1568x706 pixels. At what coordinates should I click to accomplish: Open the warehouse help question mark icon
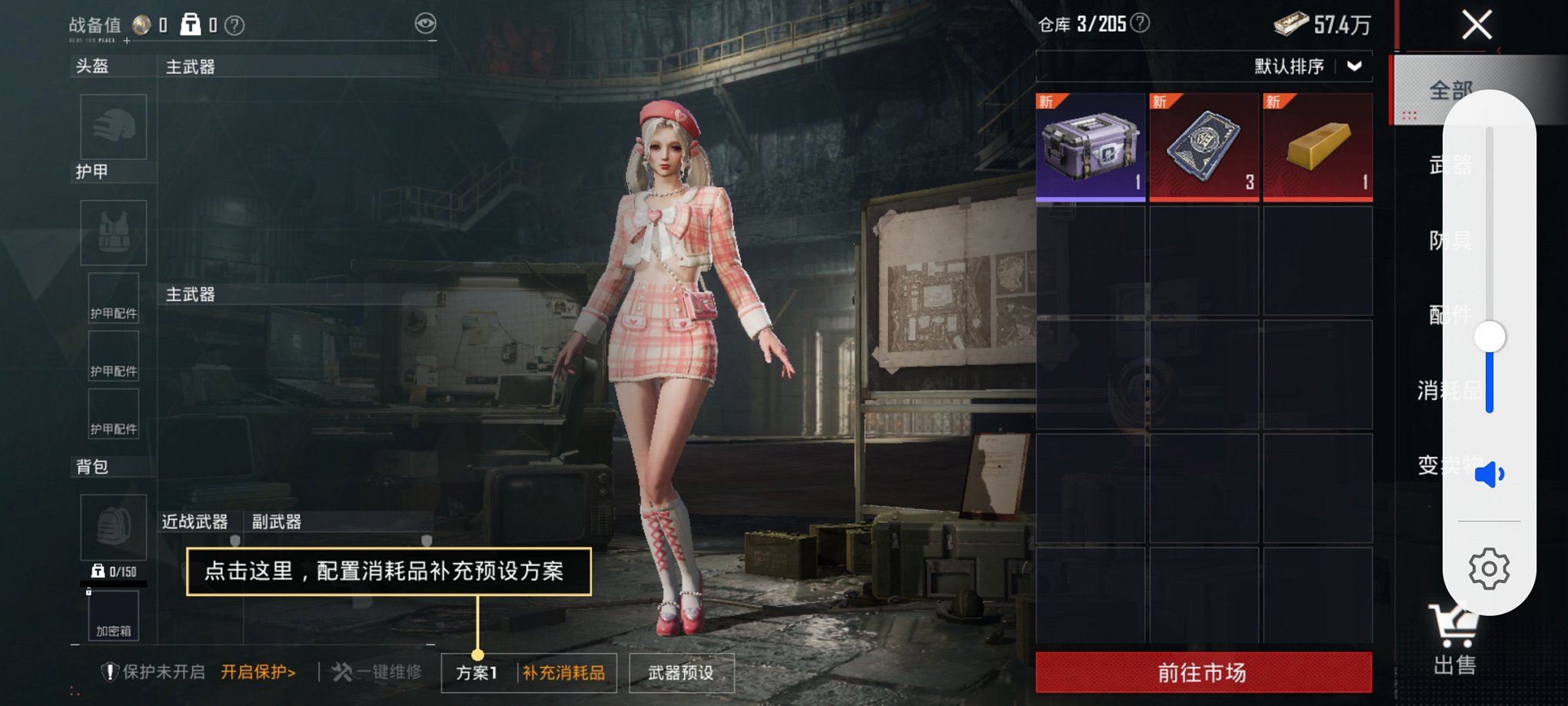pyautogui.click(x=1140, y=24)
